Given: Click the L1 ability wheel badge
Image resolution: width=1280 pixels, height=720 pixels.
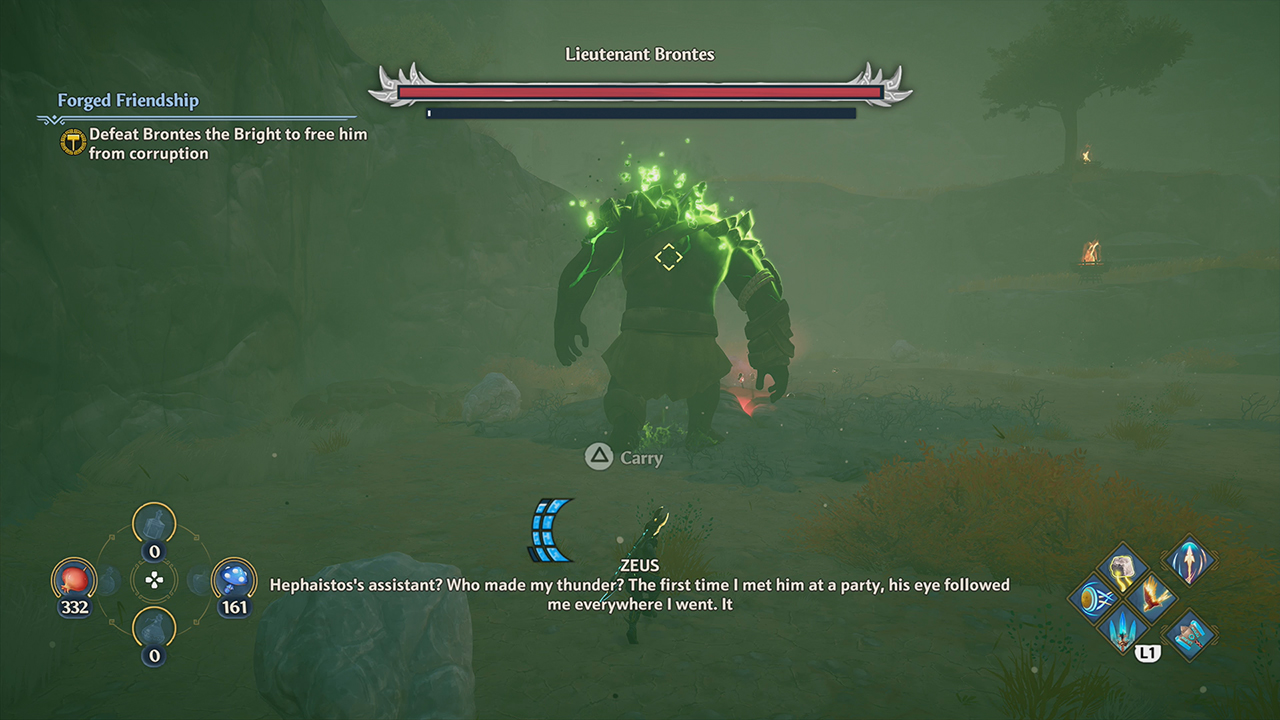Looking at the screenshot, I should point(1148,652).
